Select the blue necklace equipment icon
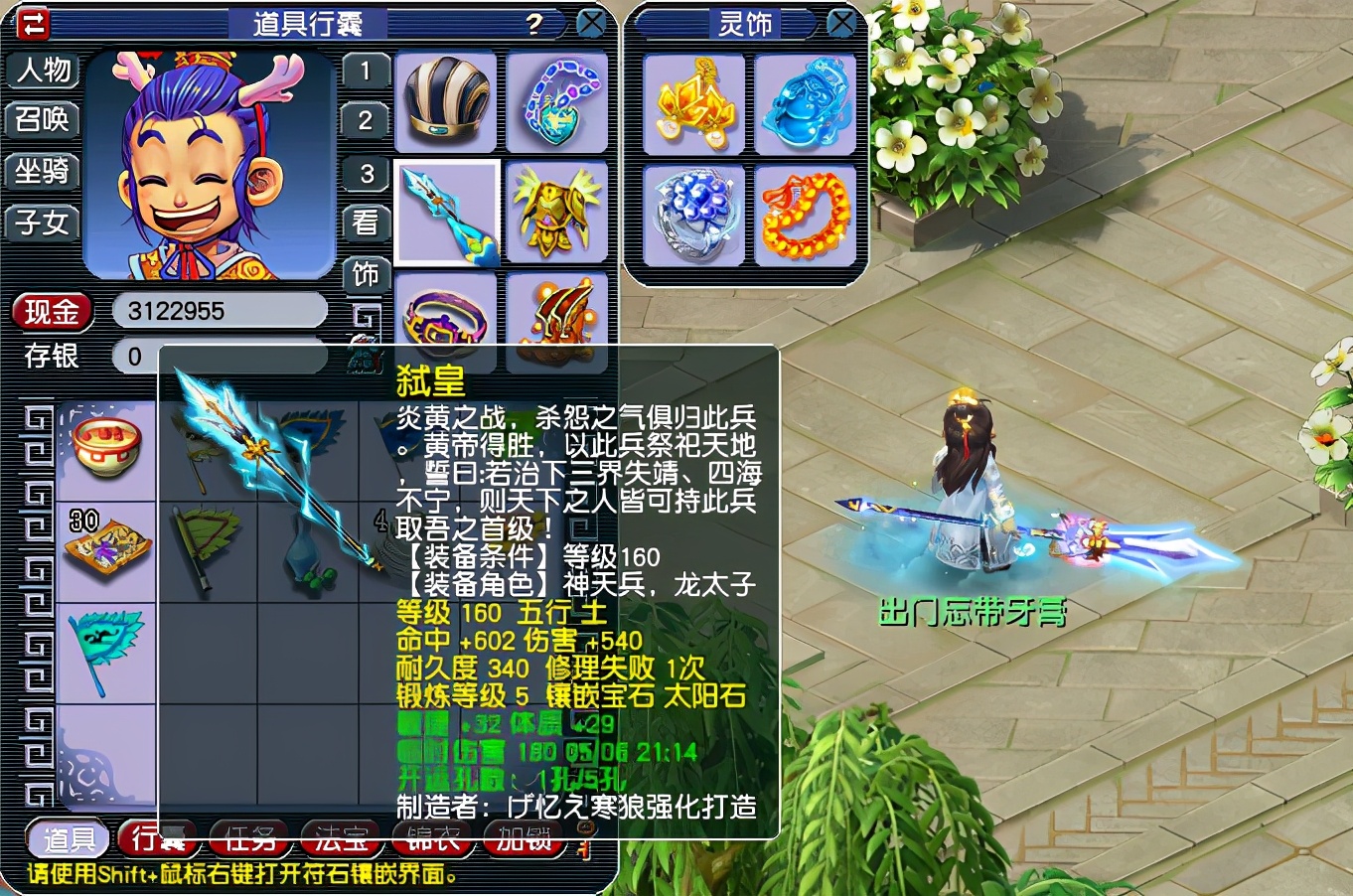The image size is (1353, 896). (556, 102)
